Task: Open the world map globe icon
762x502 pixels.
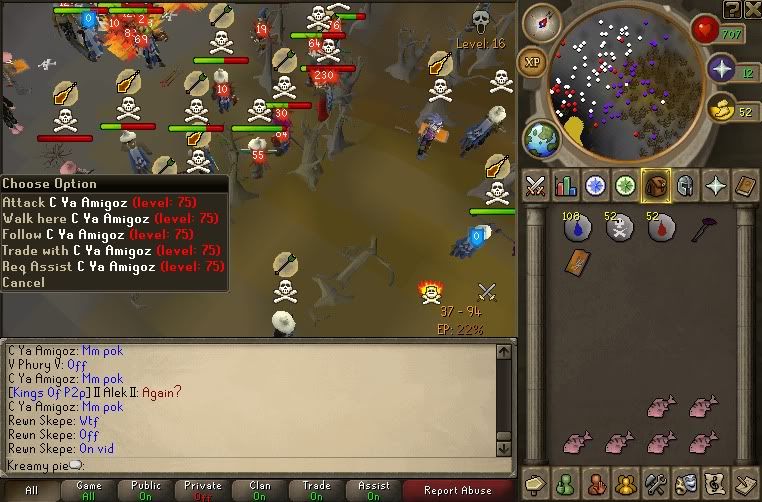Action: click(541, 136)
